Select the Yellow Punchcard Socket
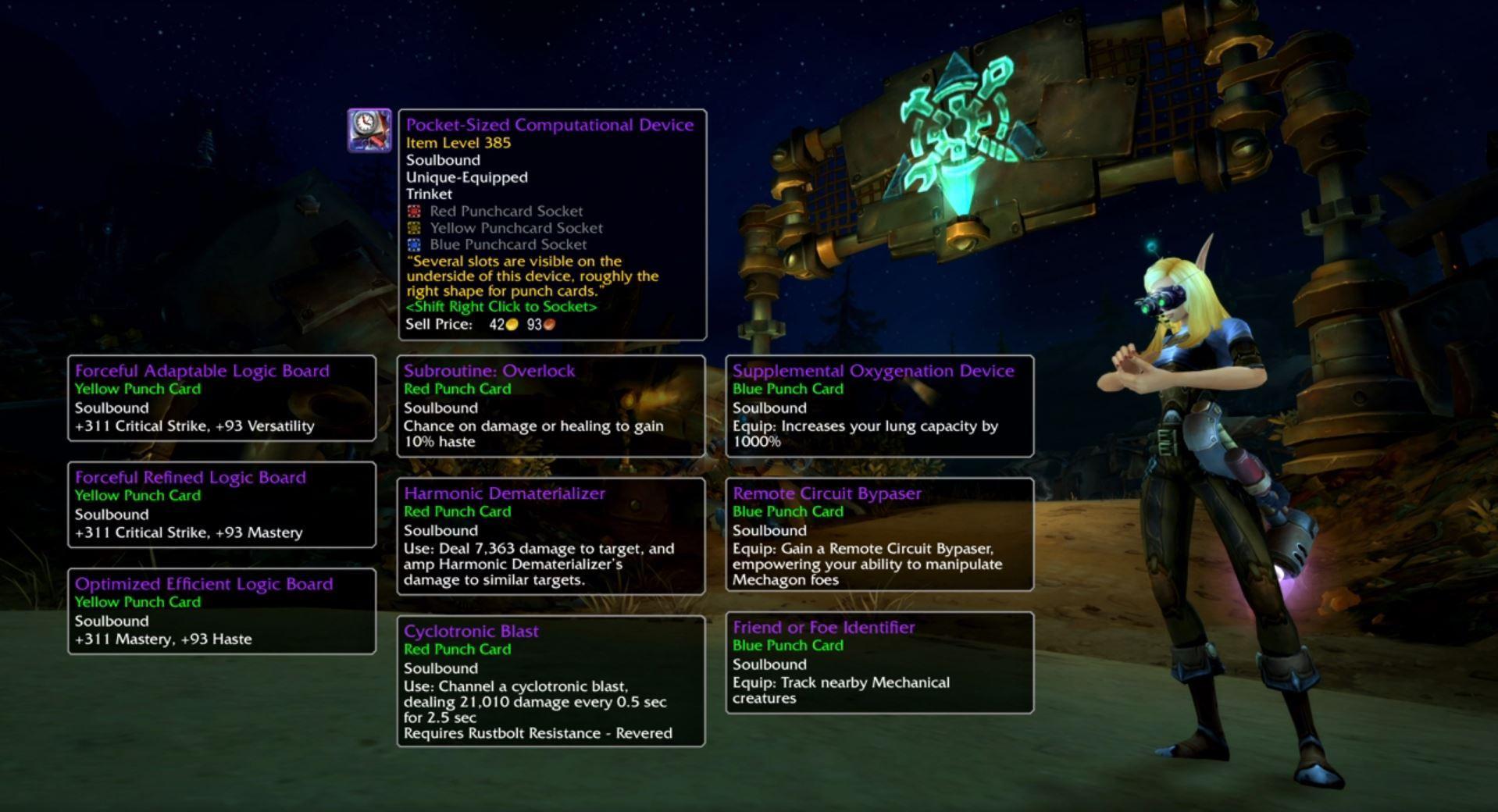 (x=414, y=228)
